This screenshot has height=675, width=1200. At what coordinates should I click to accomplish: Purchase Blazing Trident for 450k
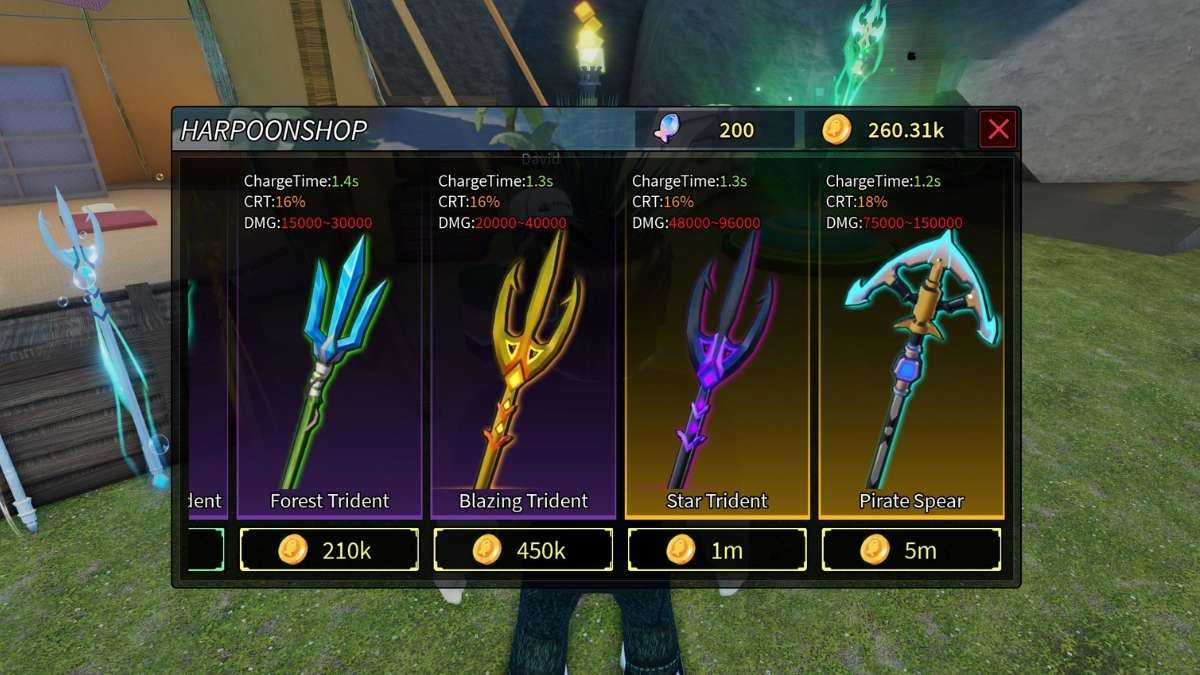[523, 550]
